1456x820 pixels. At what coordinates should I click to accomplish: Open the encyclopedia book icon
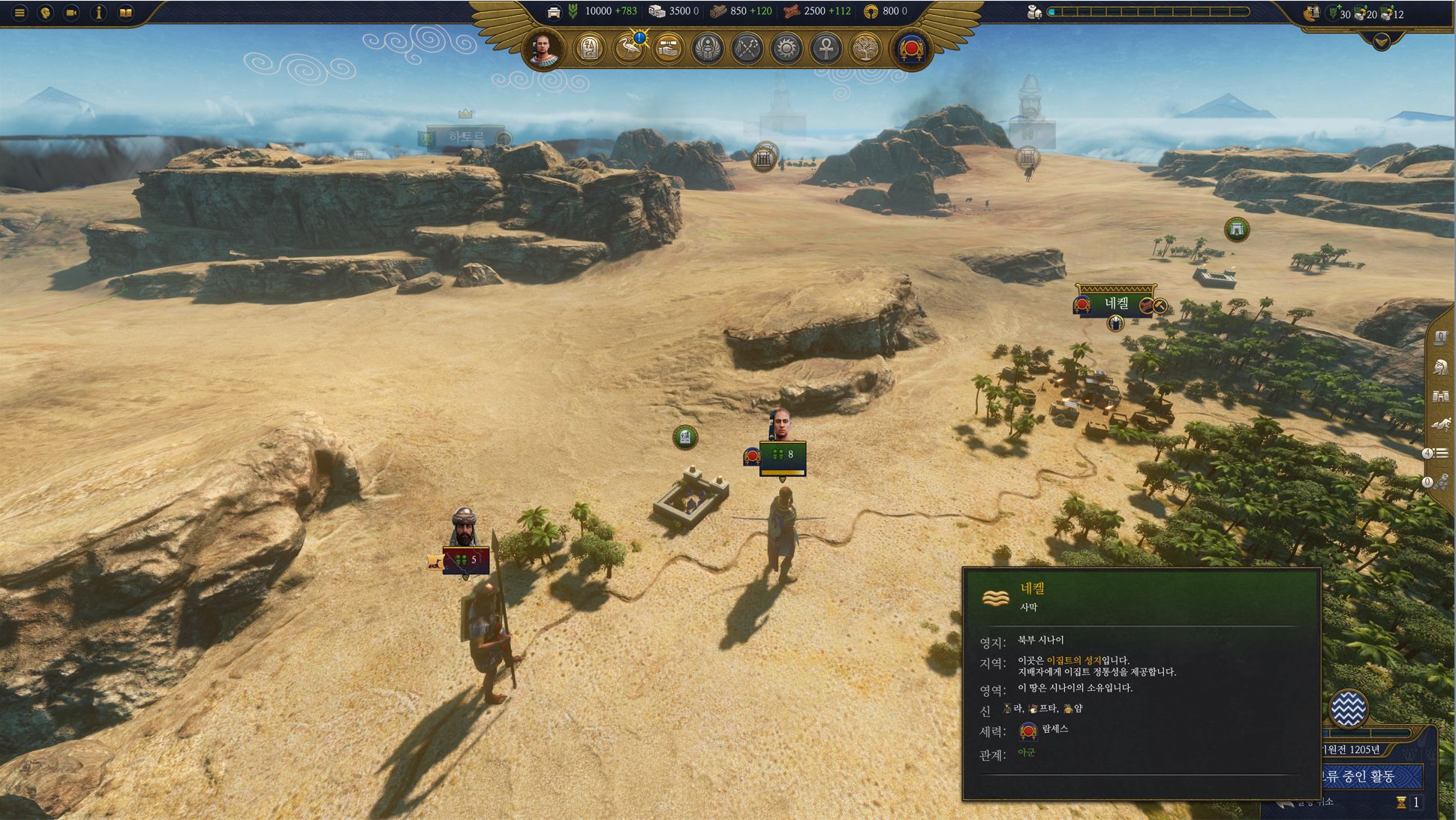click(125, 13)
